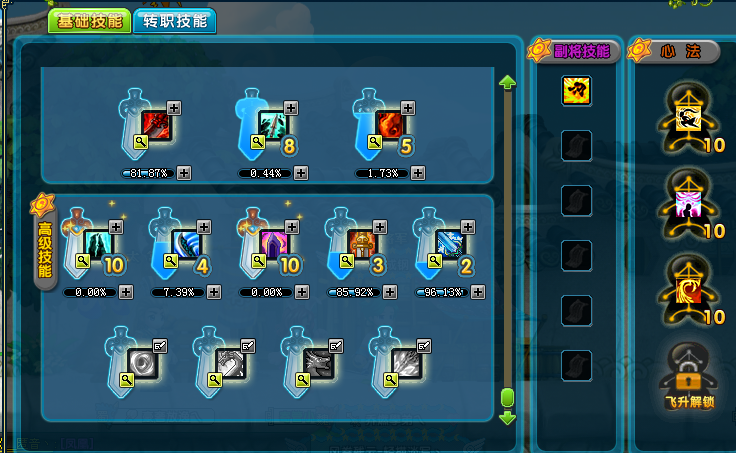
Task: Select the 基础技能 tab
Action: (x=89, y=21)
